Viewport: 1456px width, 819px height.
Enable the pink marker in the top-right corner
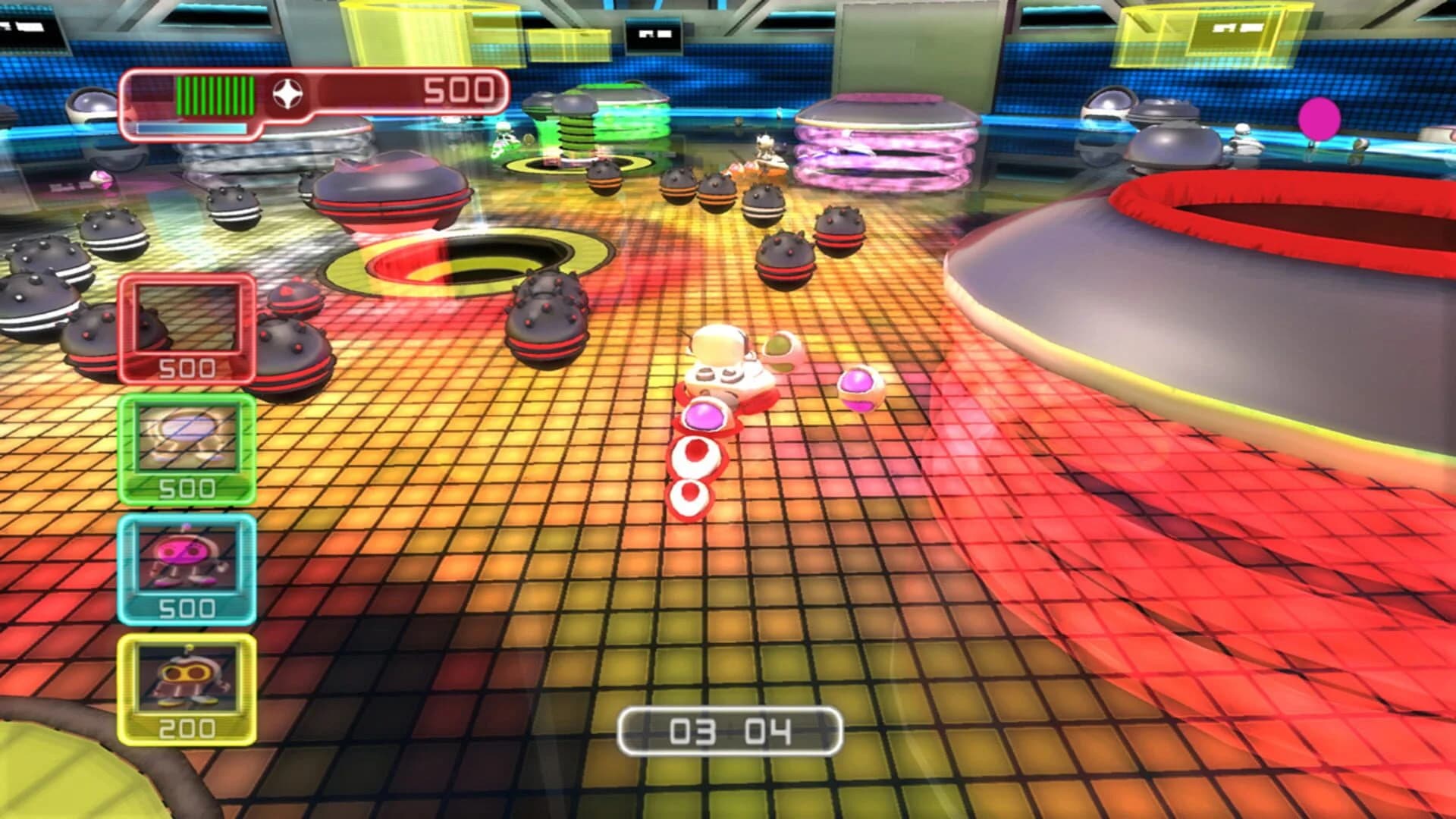pyautogui.click(x=1318, y=119)
